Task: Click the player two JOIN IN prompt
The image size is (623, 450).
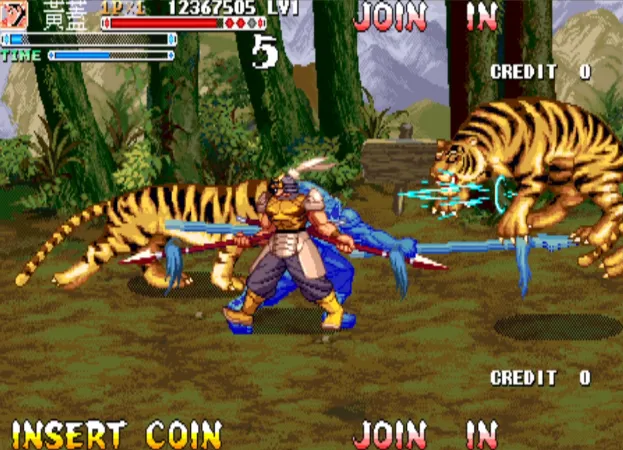Action: [x=426, y=15]
